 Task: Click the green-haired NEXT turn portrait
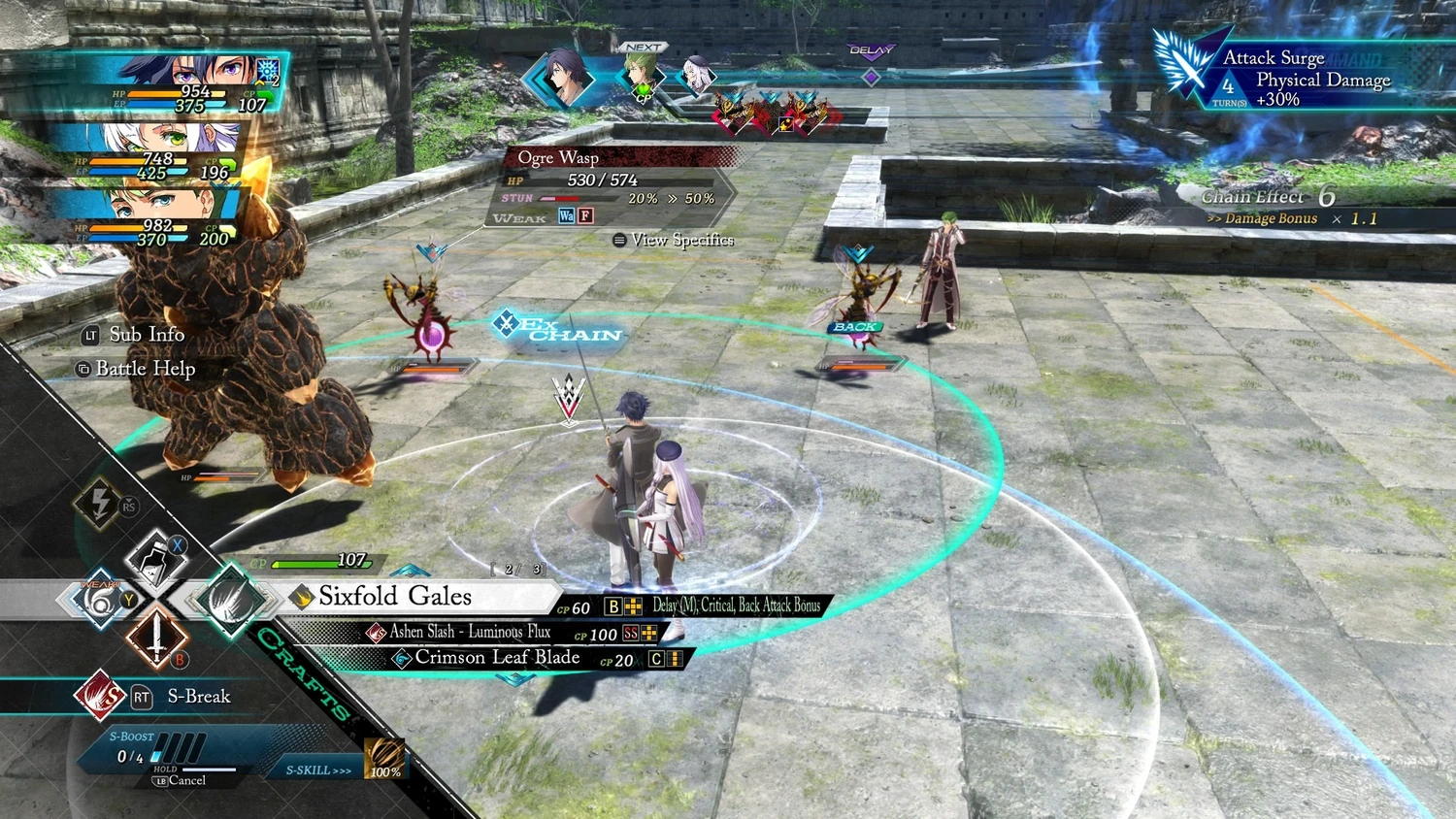[643, 72]
